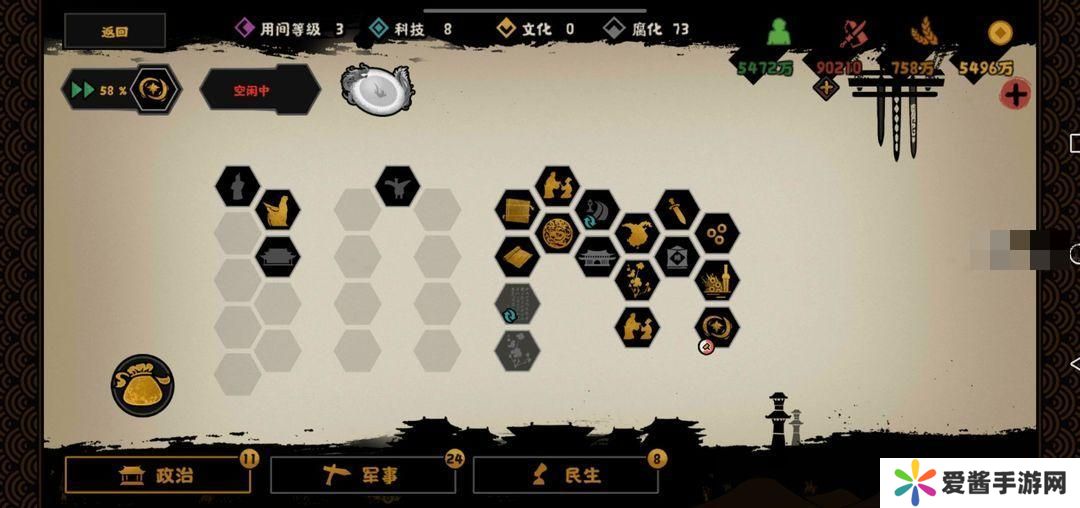Select the grey bat emblem hexagon
This screenshot has width=1080, height=508.
tap(397, 186)
